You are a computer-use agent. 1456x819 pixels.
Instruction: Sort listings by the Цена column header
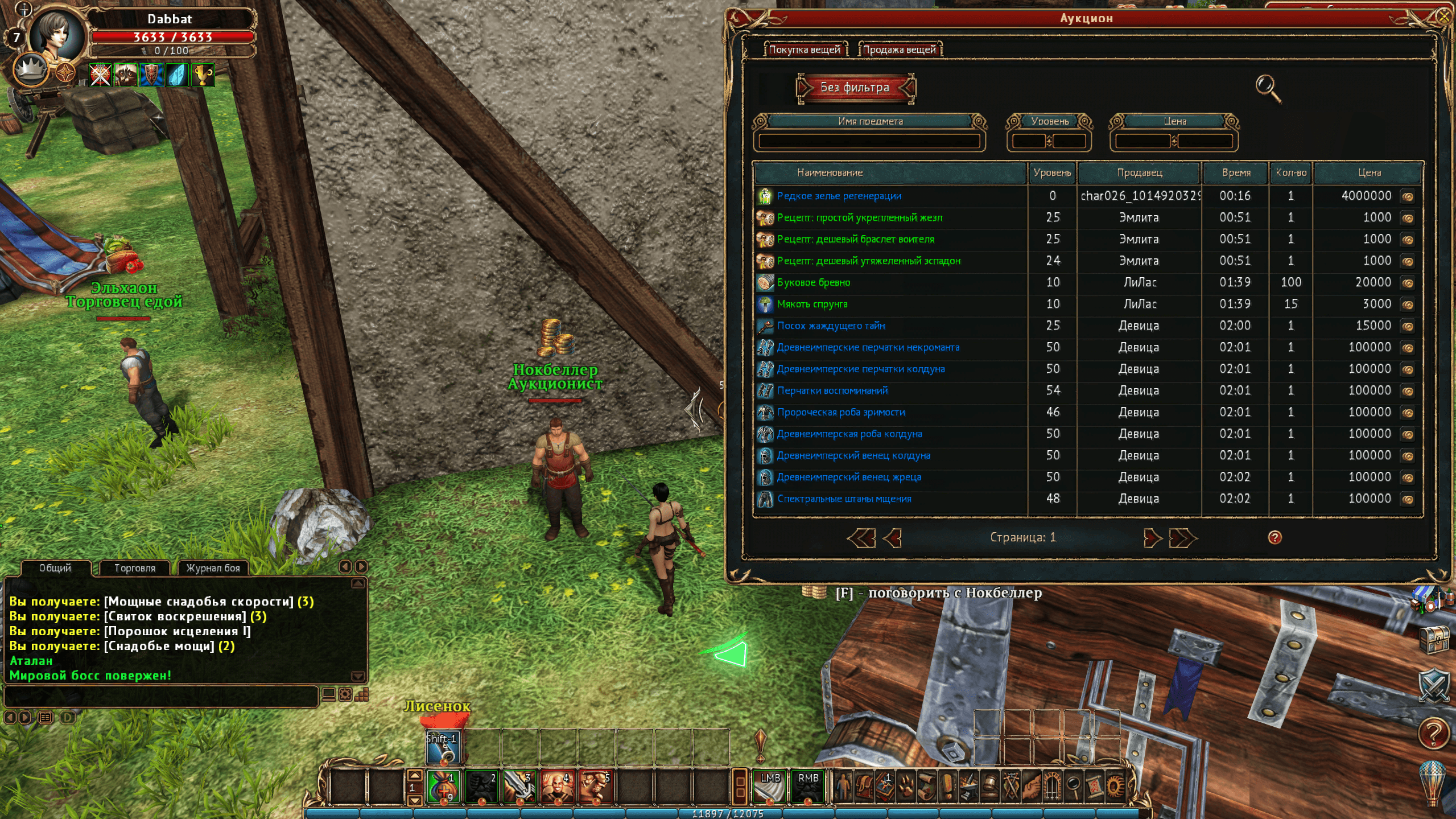1368,172
